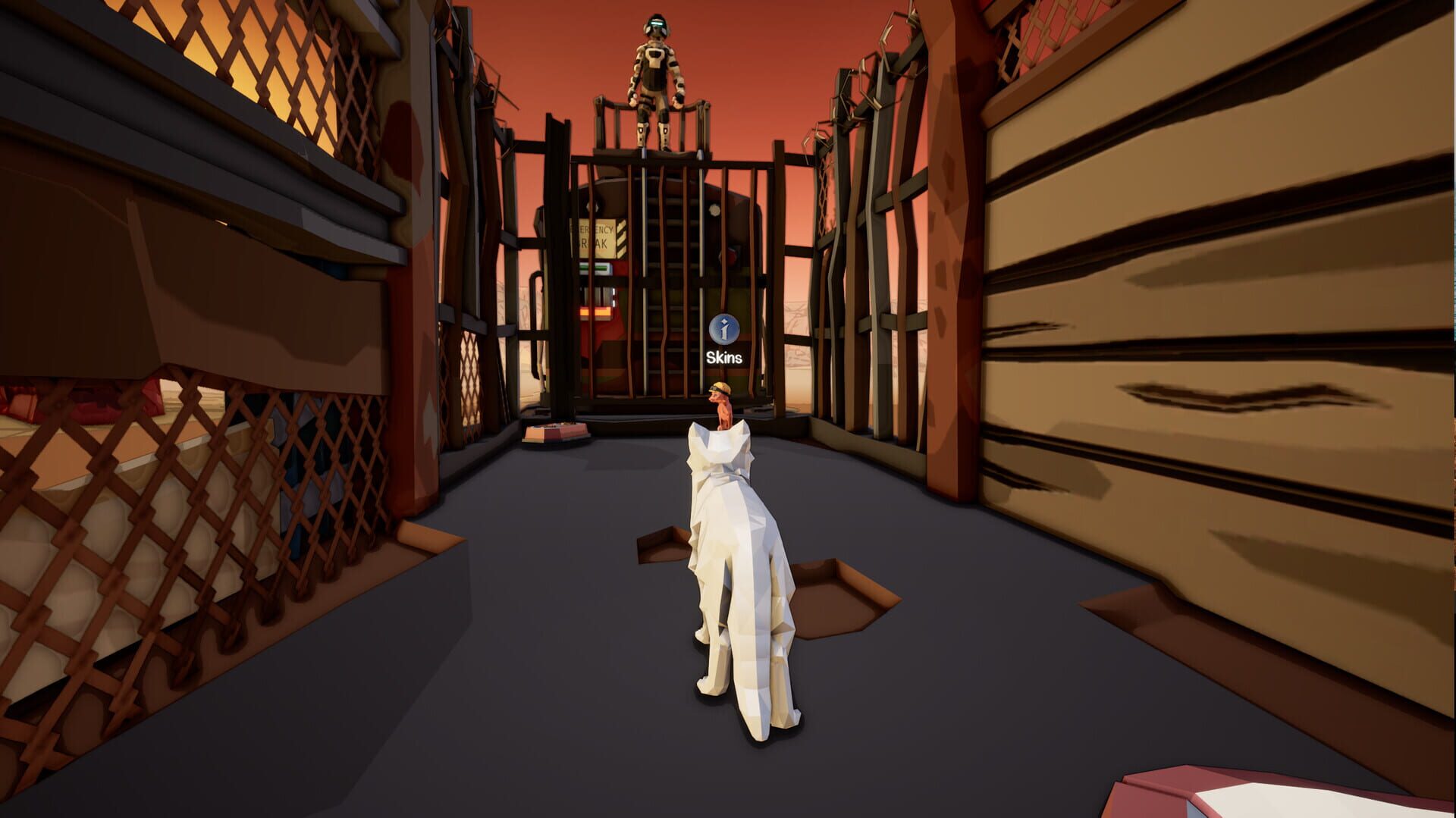The width and height of the screenshot is (1456, 818).
Task: Flip the switch panel under the green indicator
Action: tap(596, 294)
